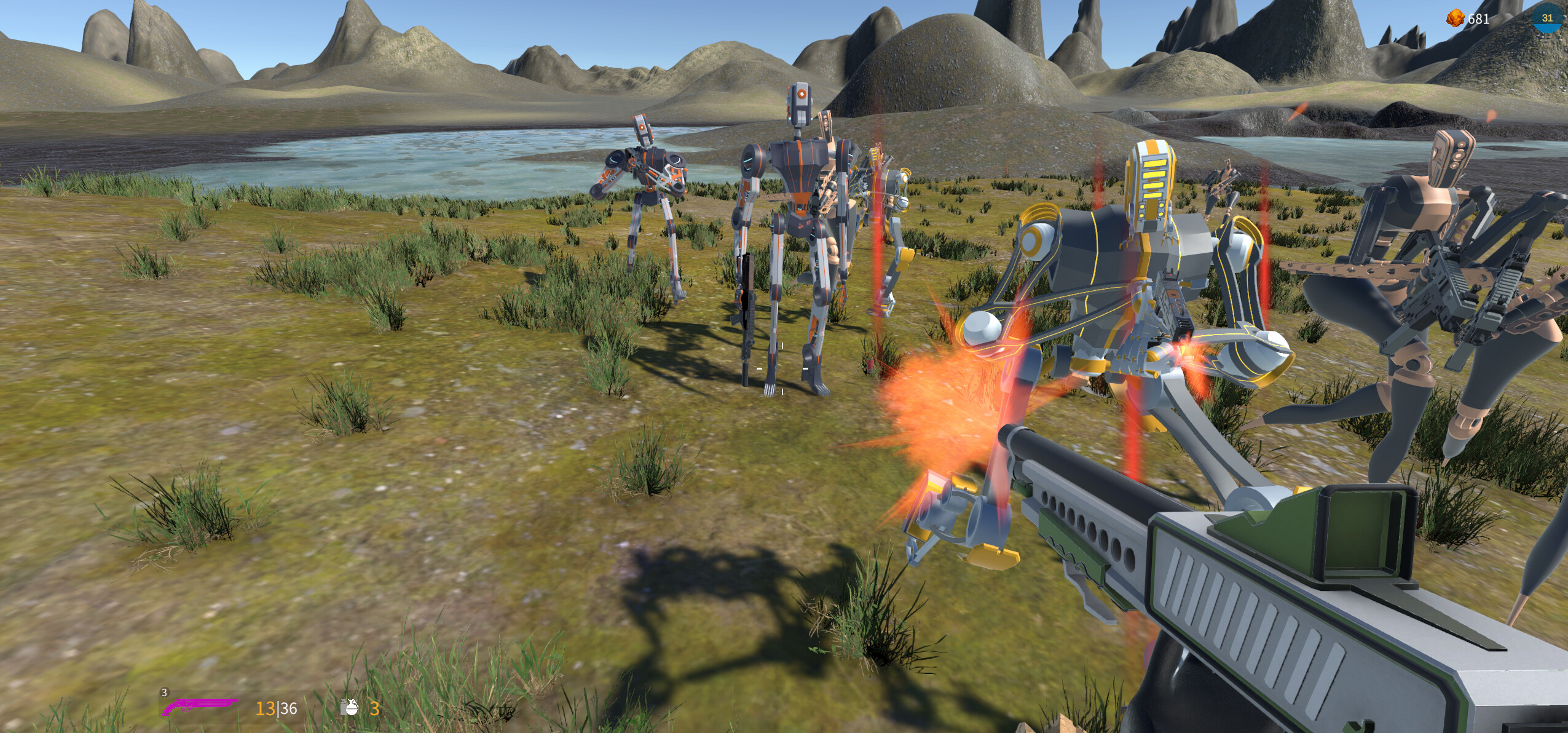Click the ammo counter reading 13|36
Image resolution: width=1568 pixels, height=733 pixels.
click(278, 708)
